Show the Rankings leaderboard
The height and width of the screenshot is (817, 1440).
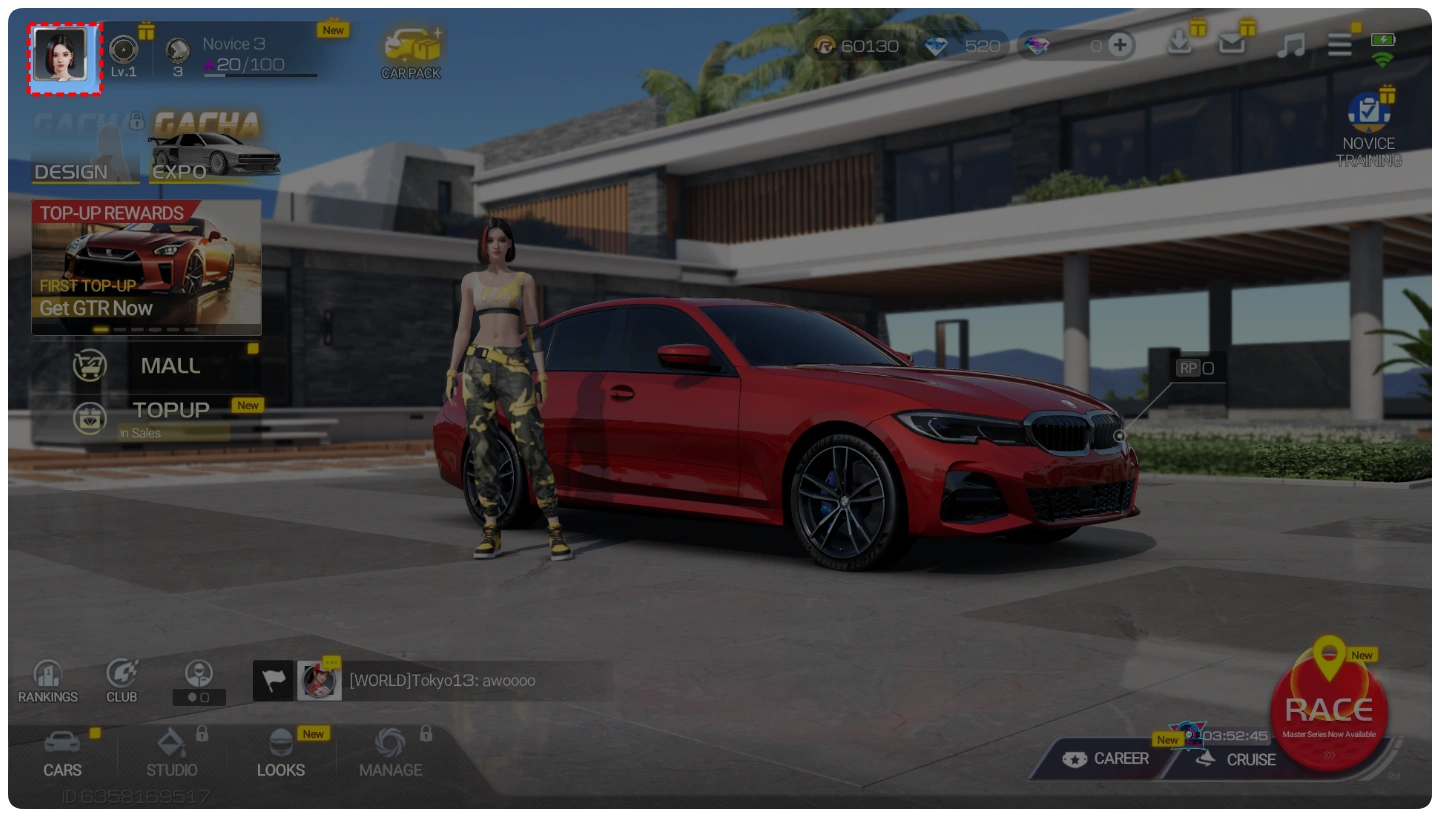(47, 682)
